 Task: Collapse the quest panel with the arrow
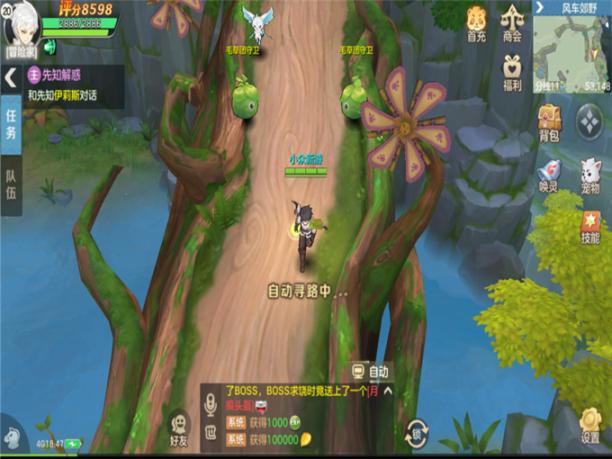tap(10, 76)
